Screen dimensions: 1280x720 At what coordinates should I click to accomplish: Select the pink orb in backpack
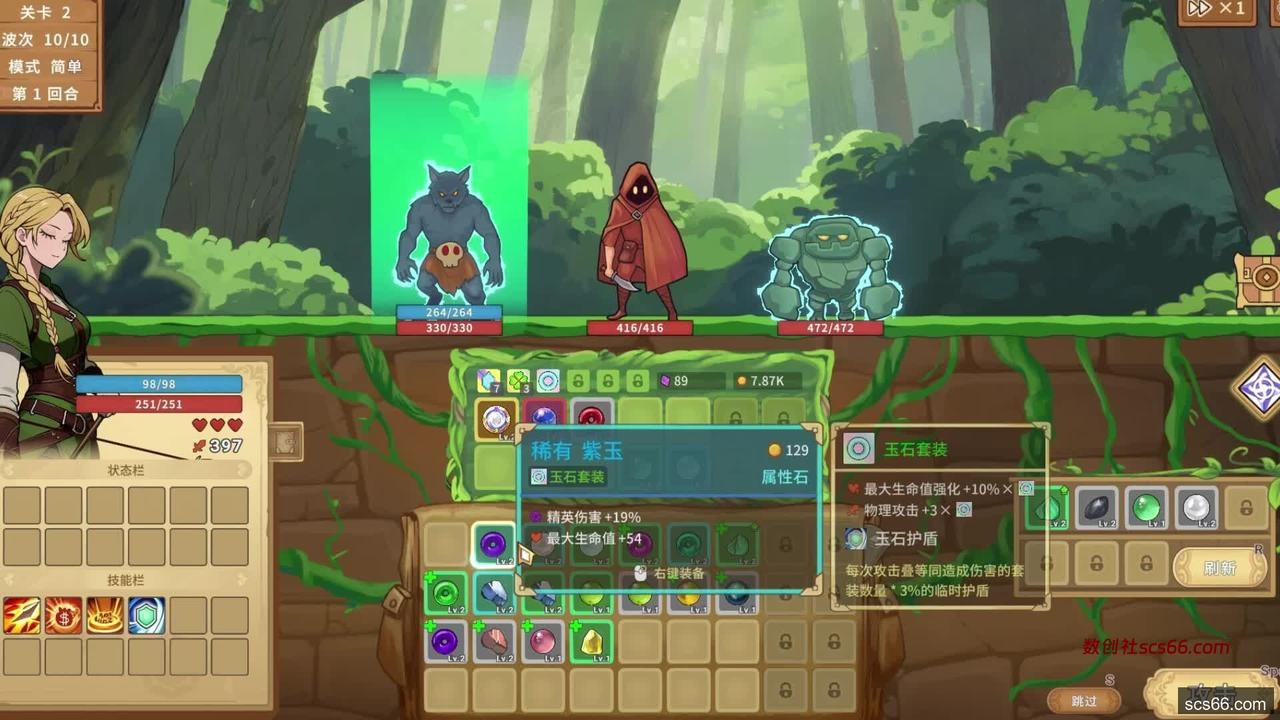pos(542,640)
